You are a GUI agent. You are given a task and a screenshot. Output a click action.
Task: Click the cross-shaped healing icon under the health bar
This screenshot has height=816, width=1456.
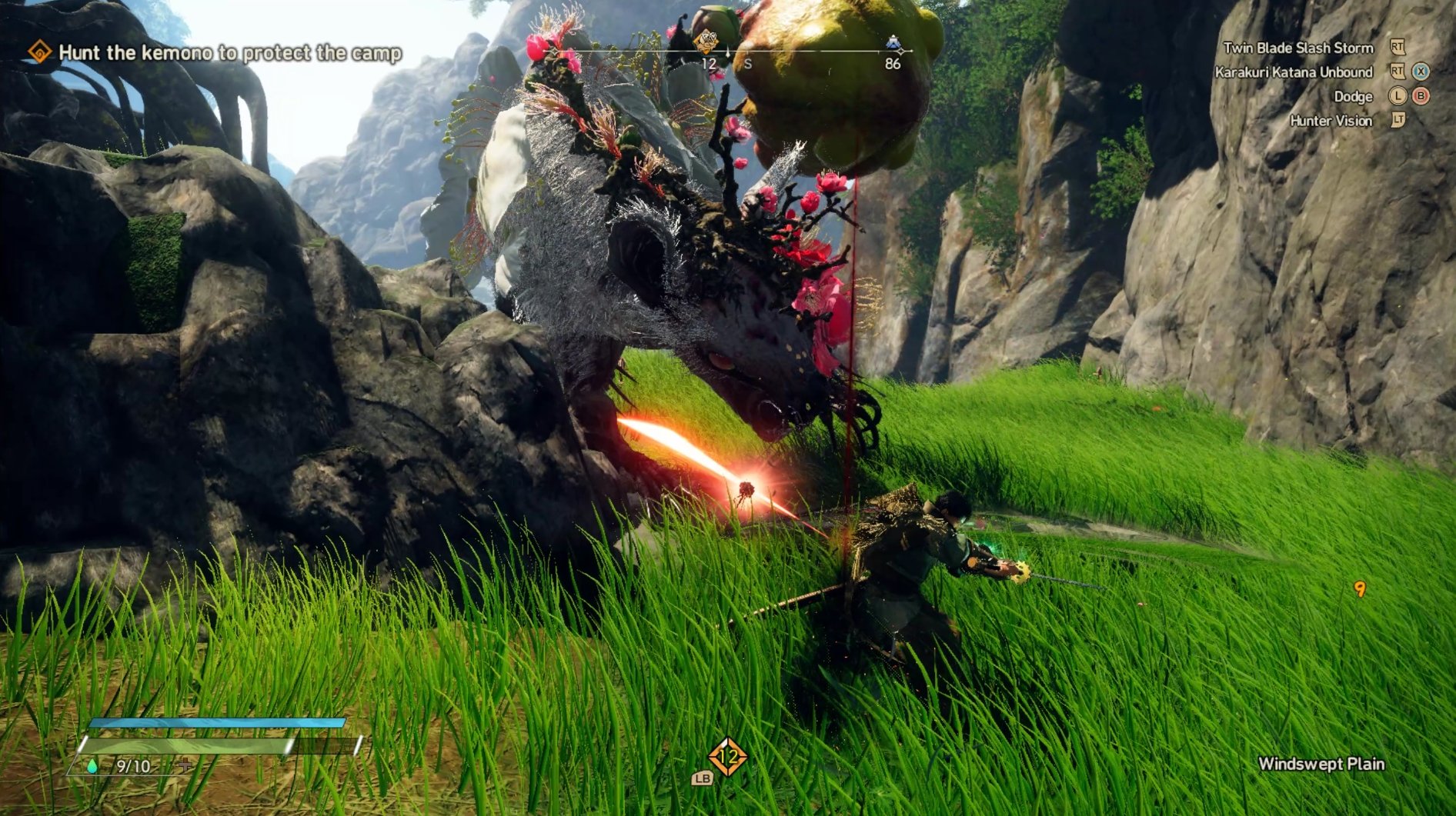[184, 764]
